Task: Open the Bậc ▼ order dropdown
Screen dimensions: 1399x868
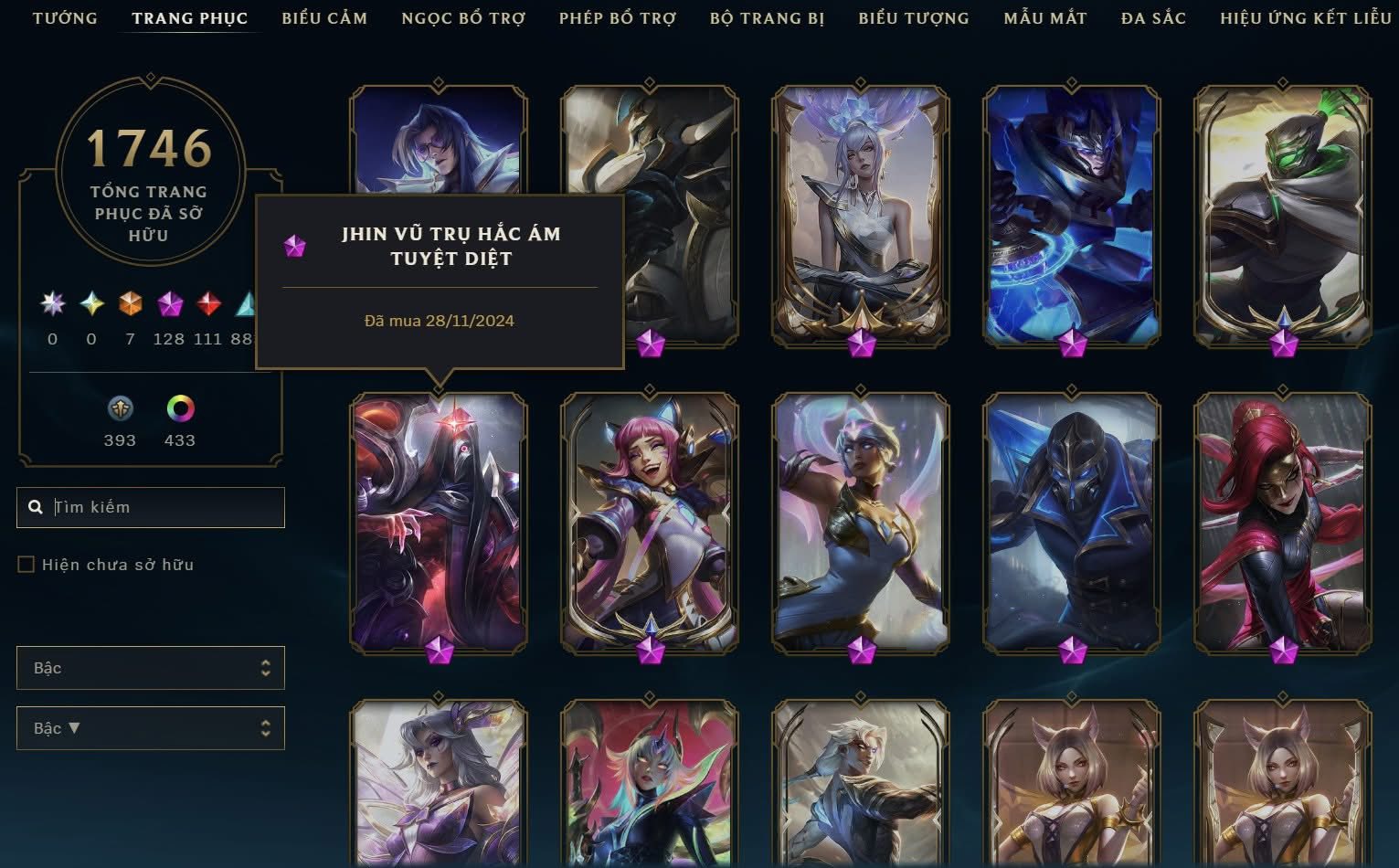Action: tap(150, 727)
